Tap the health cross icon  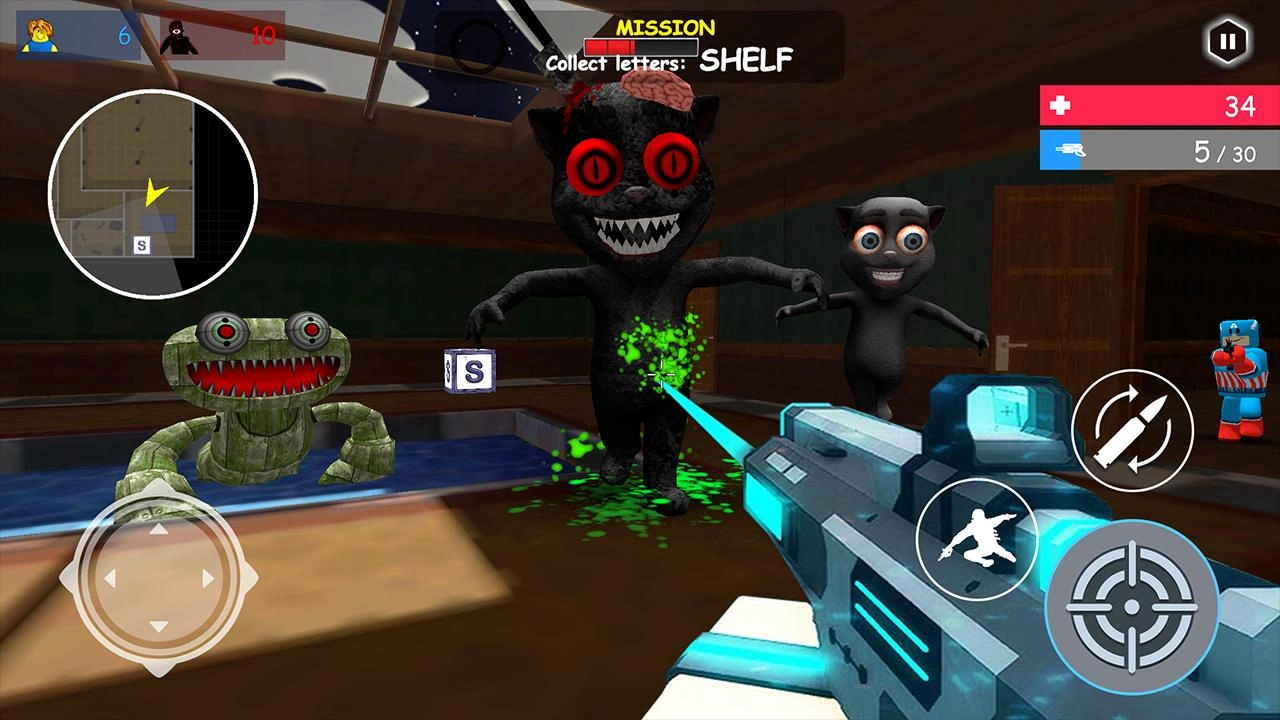pyautogui.click(x=1061, y=106)
